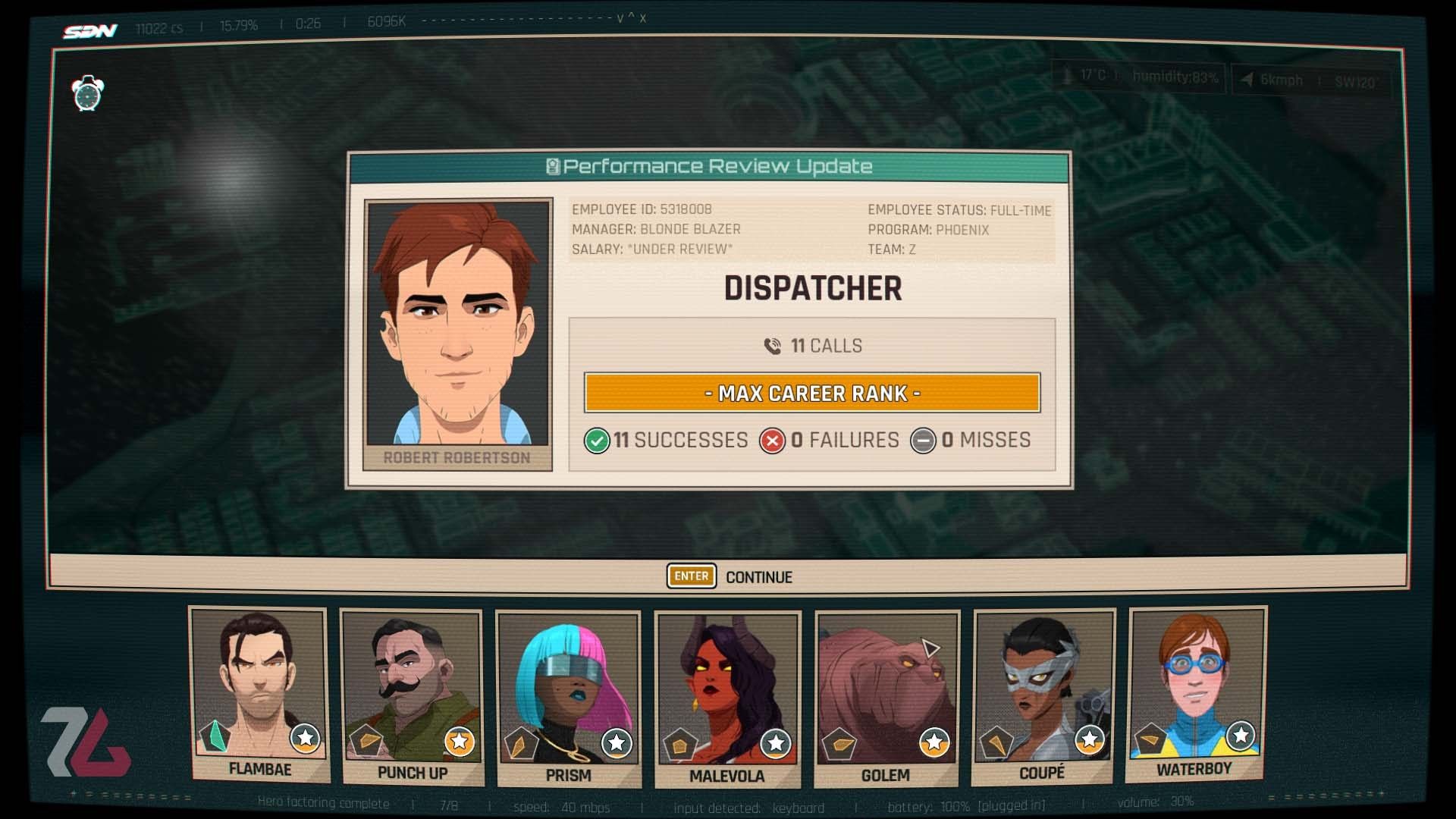The image size is (1456, 819).
Task: Toggle Flambae's green gem ability icon
Action: point(215,734)
